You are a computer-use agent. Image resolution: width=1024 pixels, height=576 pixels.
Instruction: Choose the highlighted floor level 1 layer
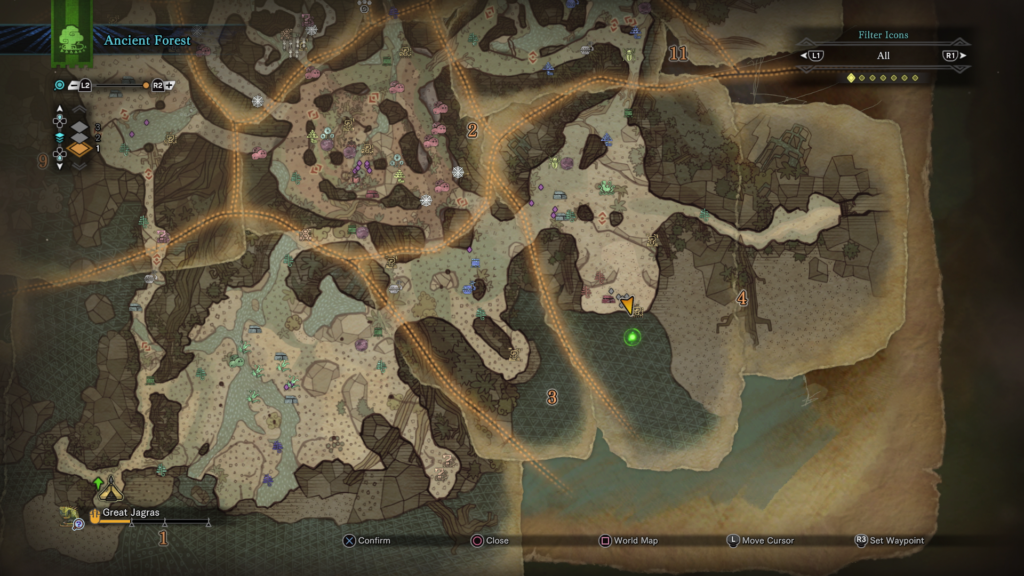coord(79,149)
